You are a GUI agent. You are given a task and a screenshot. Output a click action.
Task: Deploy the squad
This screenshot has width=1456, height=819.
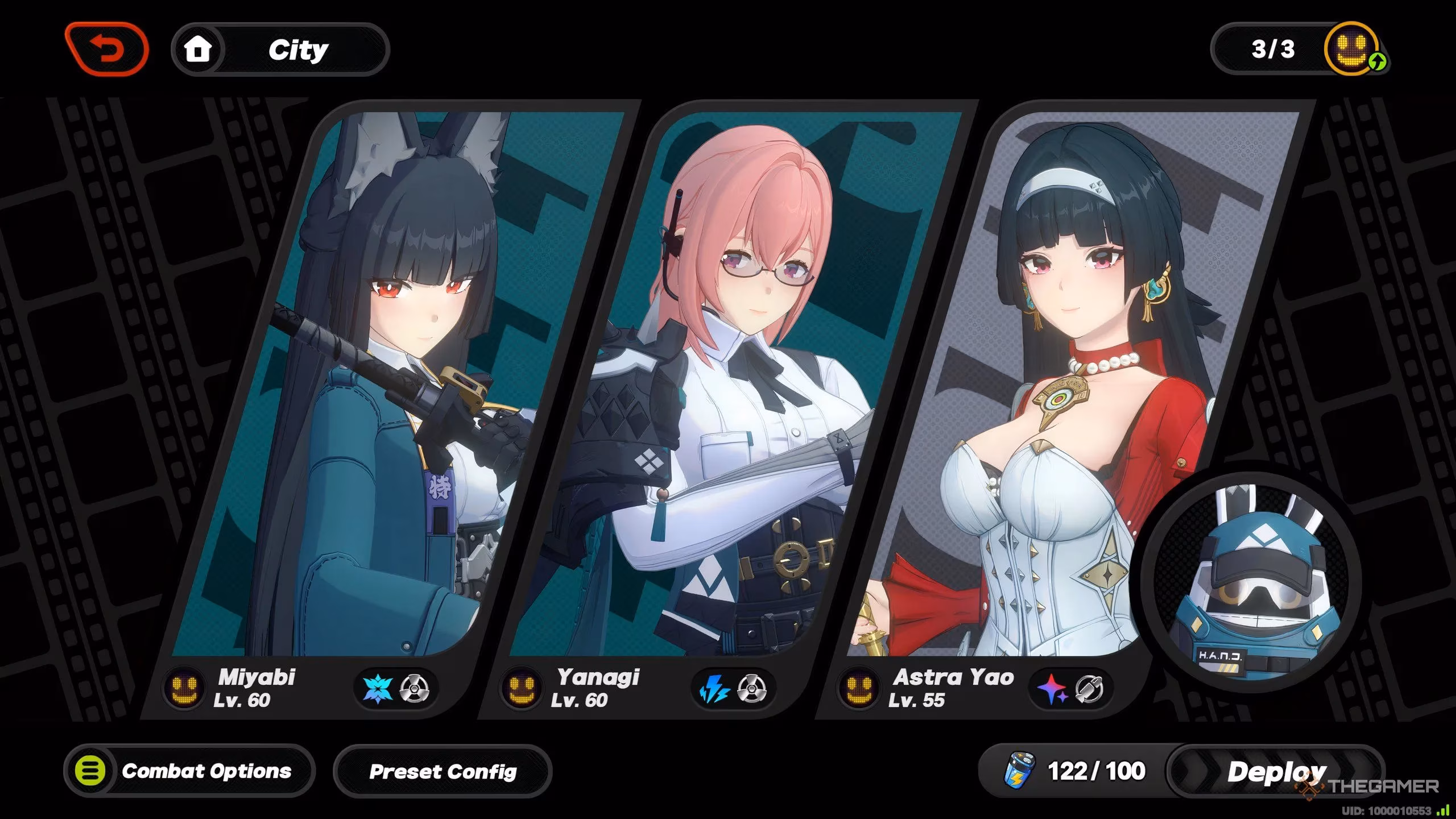(x=1276, y=771)
